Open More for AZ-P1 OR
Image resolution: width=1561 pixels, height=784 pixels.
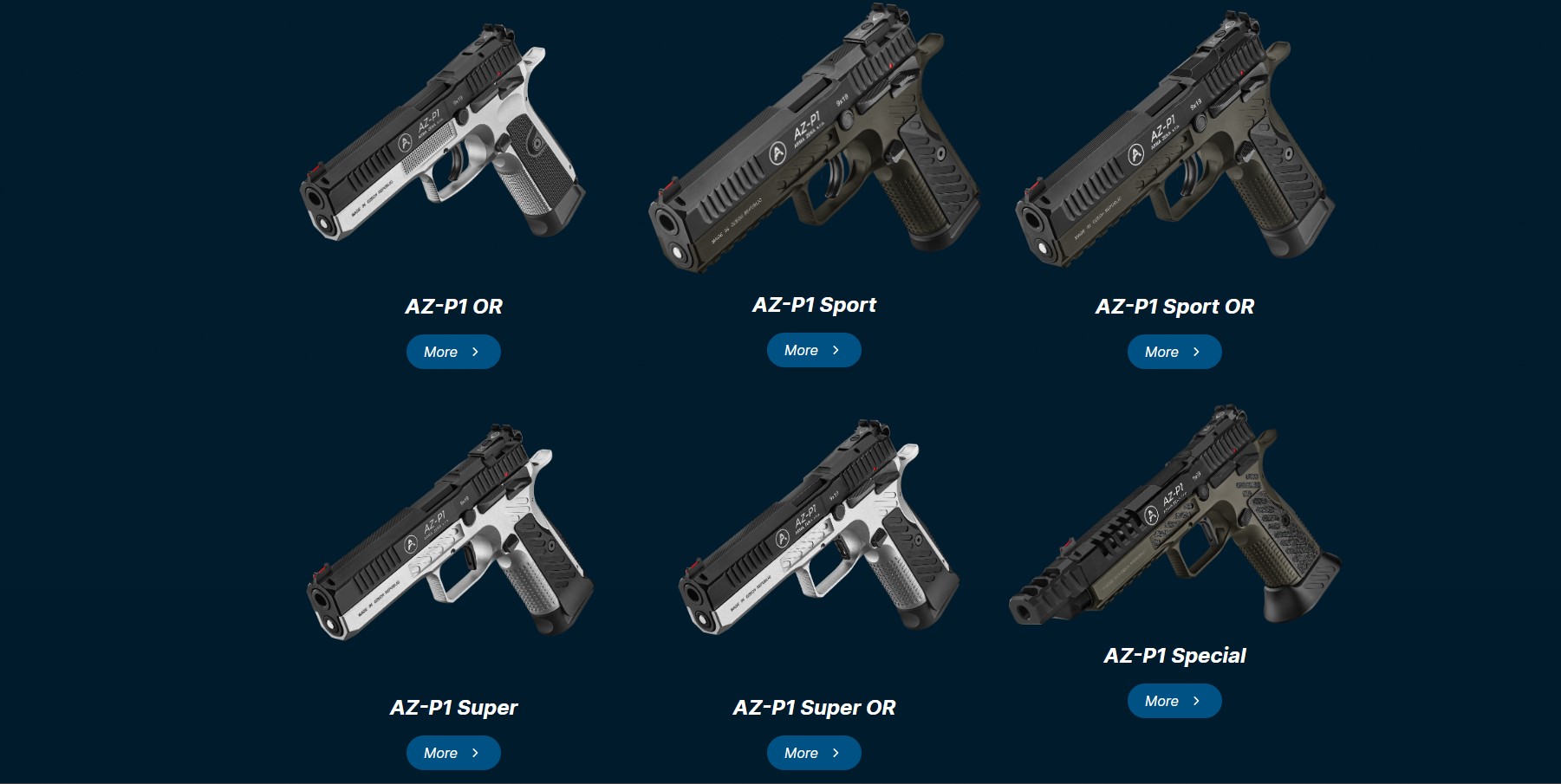click(453, 352)
